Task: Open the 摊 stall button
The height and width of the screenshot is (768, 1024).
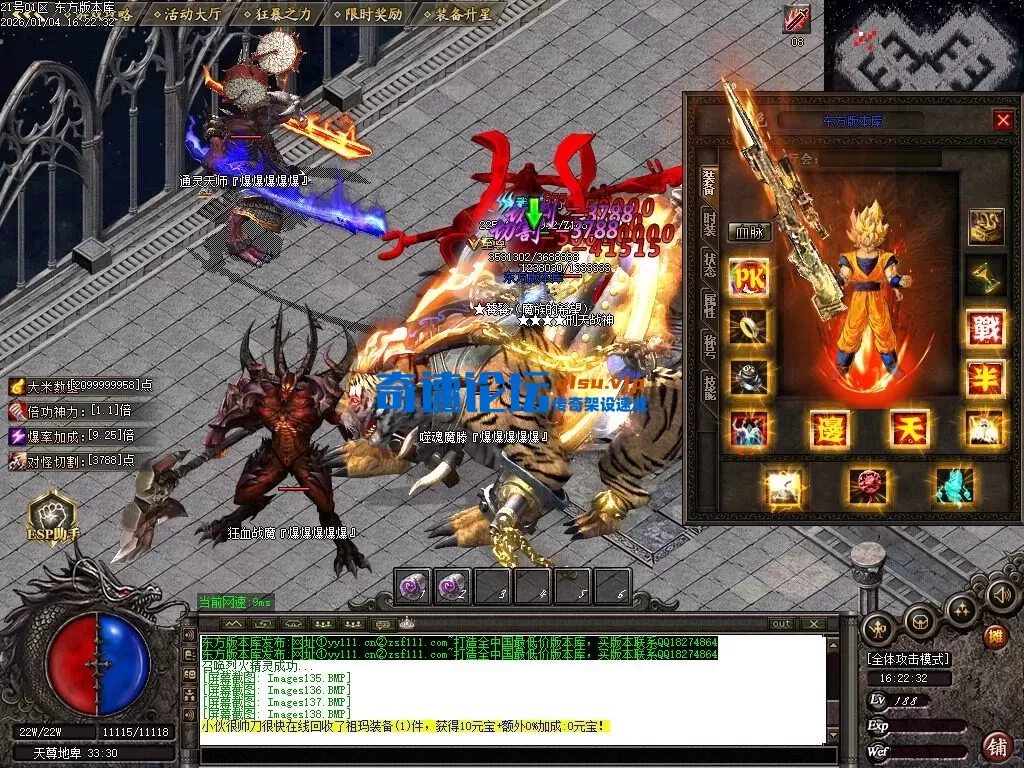Action: click(995, 636)
